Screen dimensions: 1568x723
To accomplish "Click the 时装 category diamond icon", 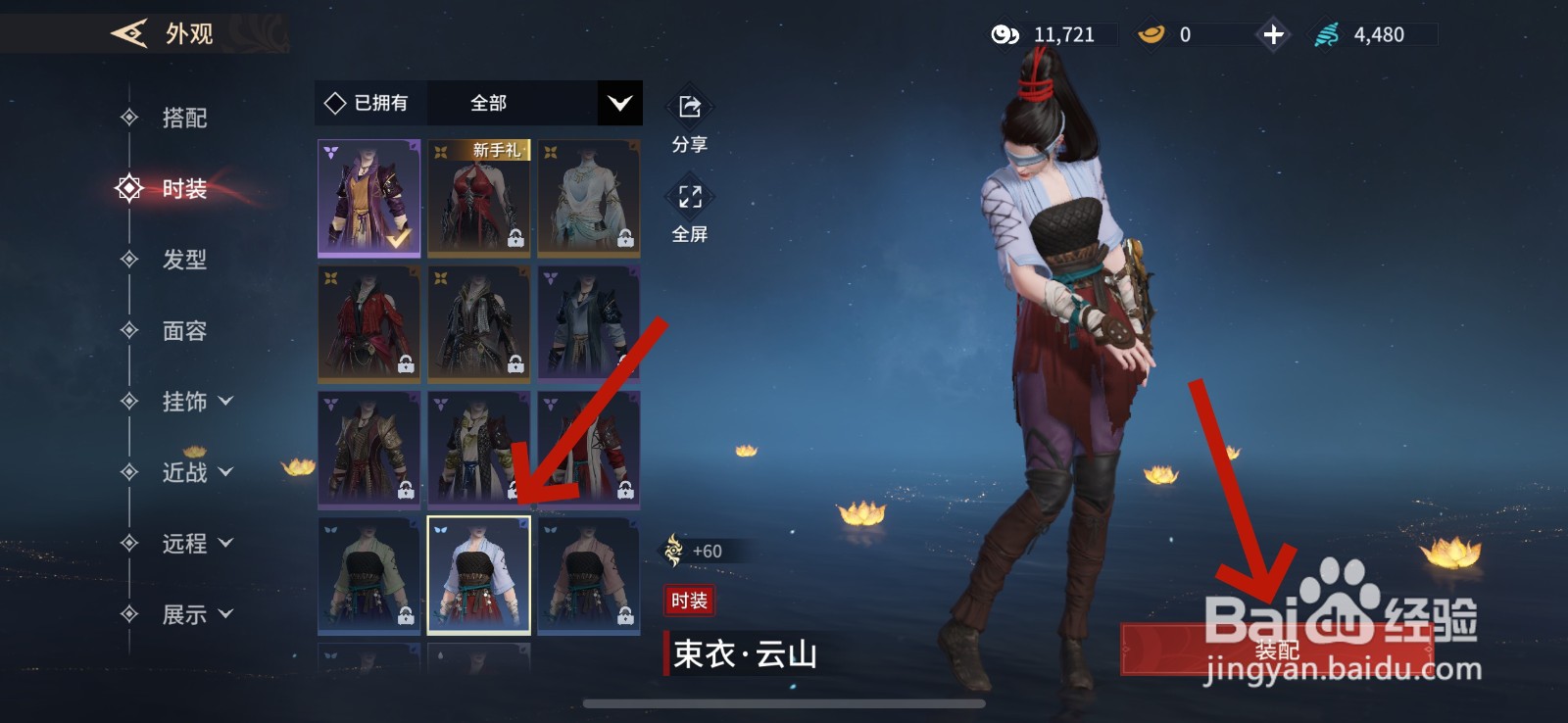I will (128, 190).
